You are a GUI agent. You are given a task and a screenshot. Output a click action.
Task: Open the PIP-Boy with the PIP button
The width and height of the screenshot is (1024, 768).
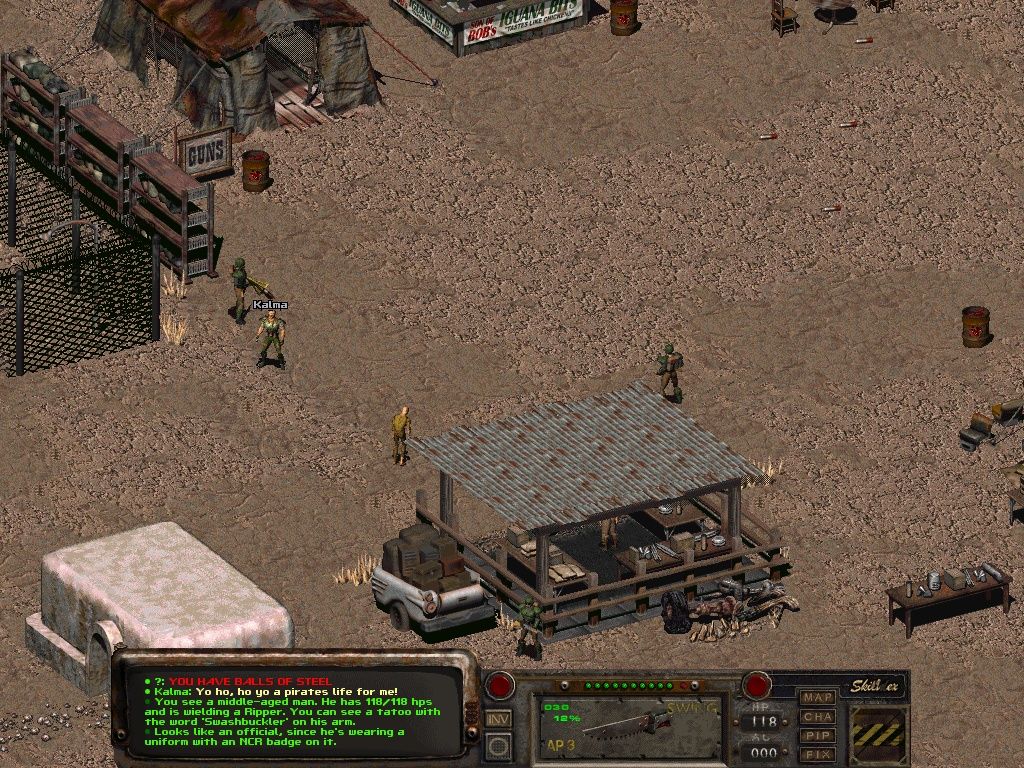(818, 735)
